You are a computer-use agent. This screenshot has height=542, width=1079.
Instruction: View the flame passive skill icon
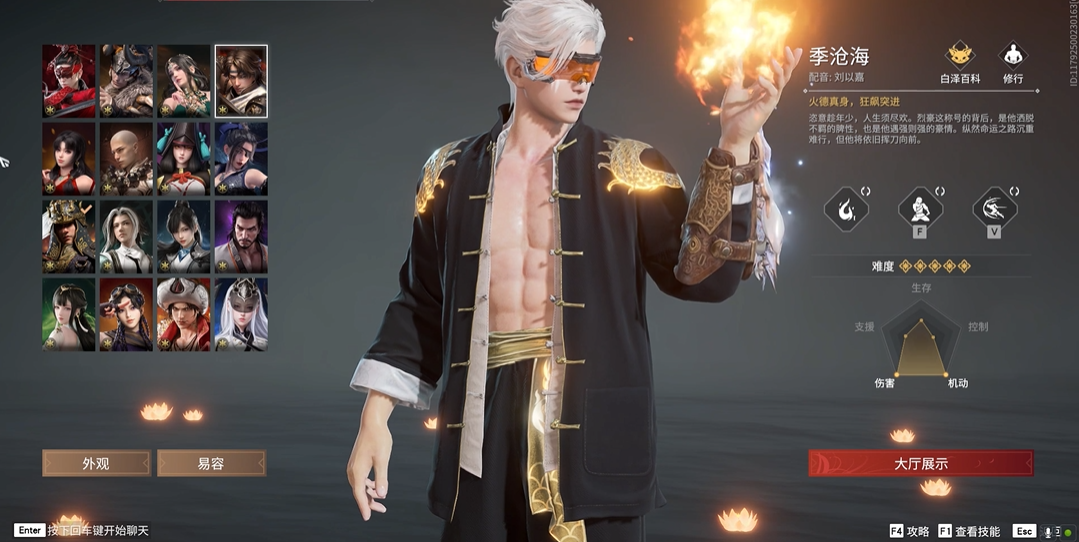tap(845, 210)
